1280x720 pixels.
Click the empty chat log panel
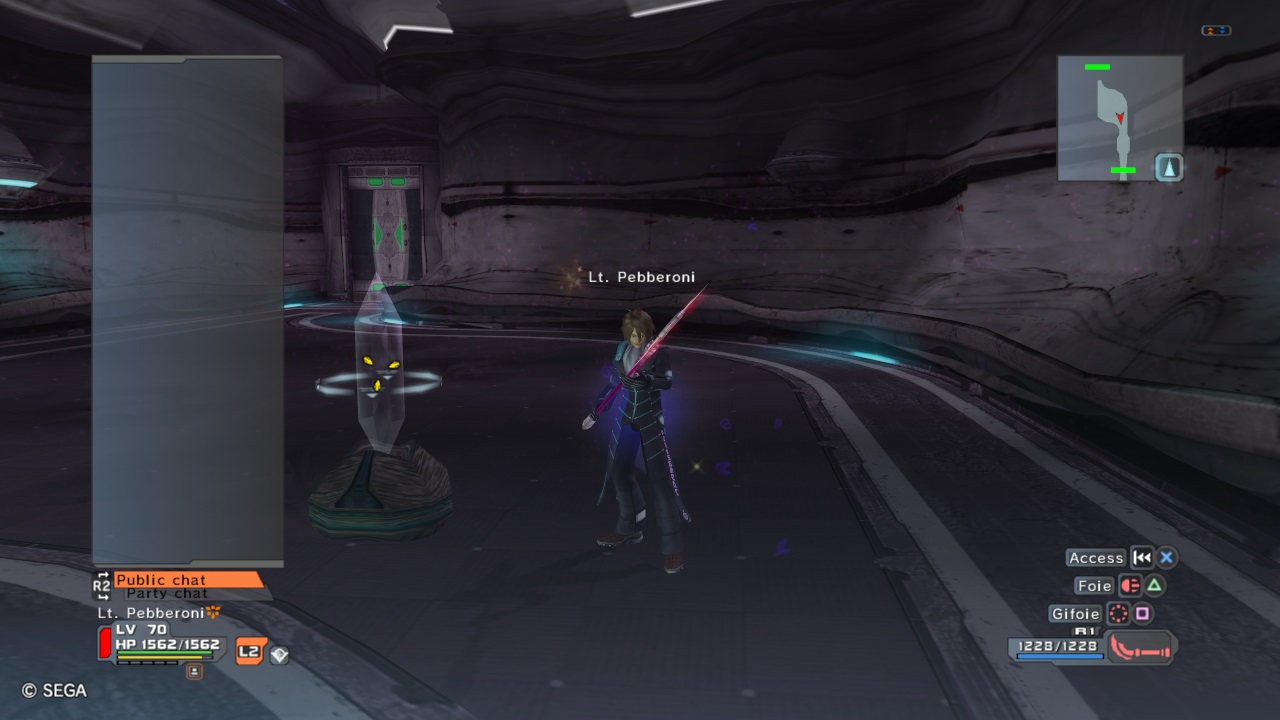[187, 310]
